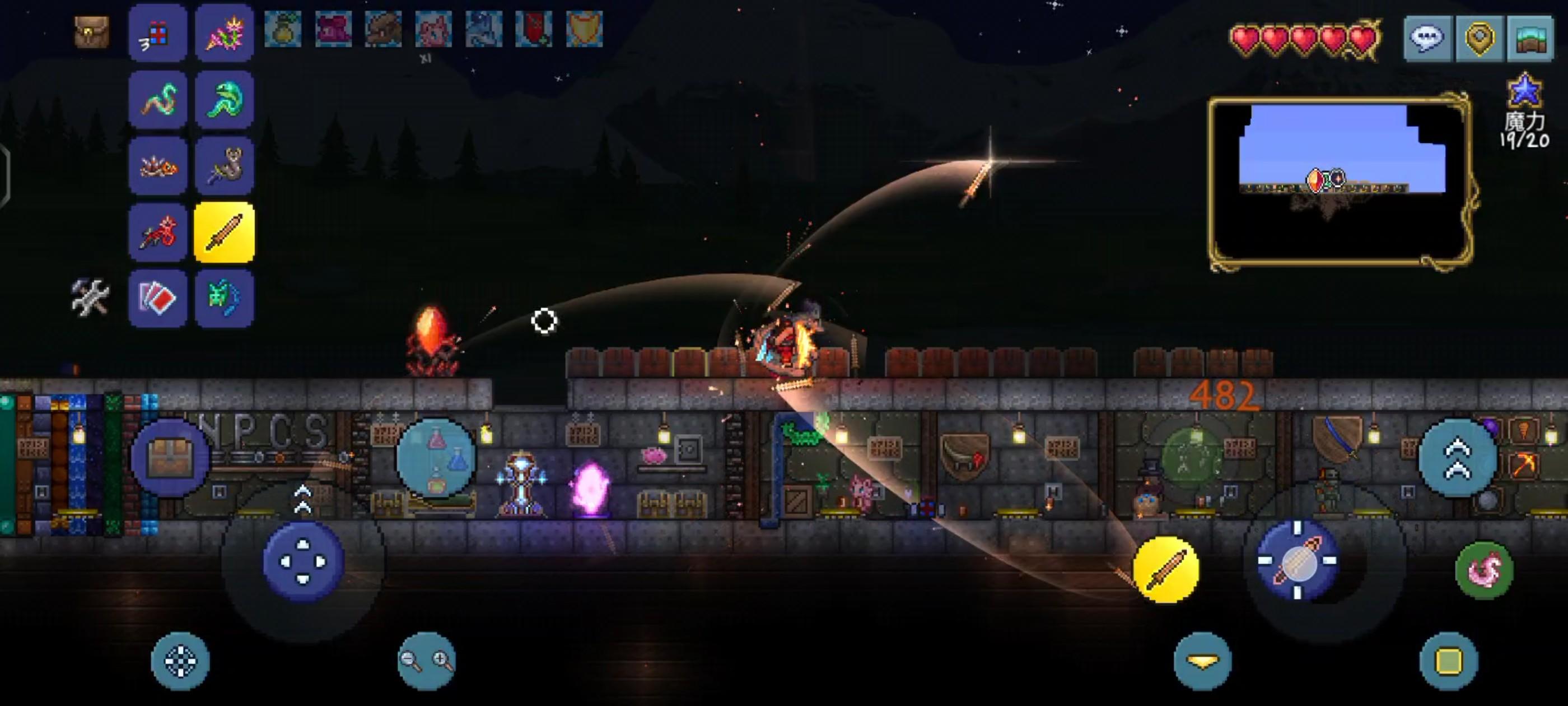Choose the green snake whip slot
Screen dimensions: 1568x706
(224, 100)
